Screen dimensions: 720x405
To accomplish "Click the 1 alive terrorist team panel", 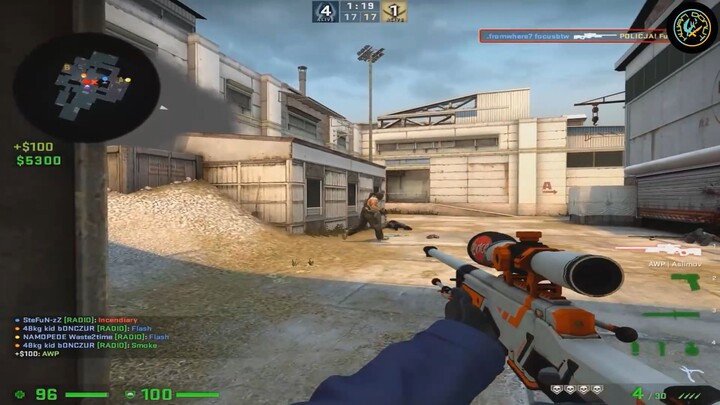I will tap(394, 12).
